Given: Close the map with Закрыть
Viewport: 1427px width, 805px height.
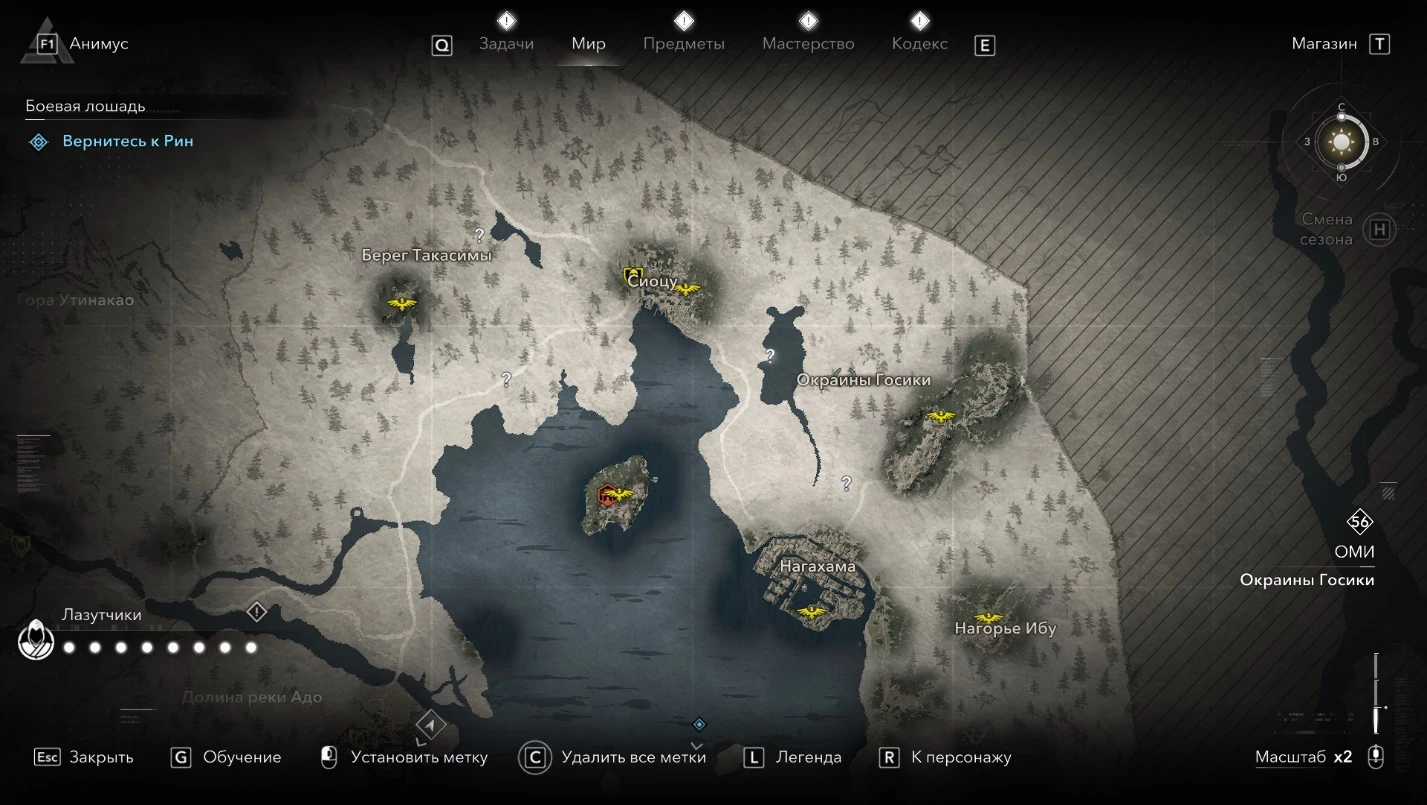Looking at the screenshot, I should point(100,757).
